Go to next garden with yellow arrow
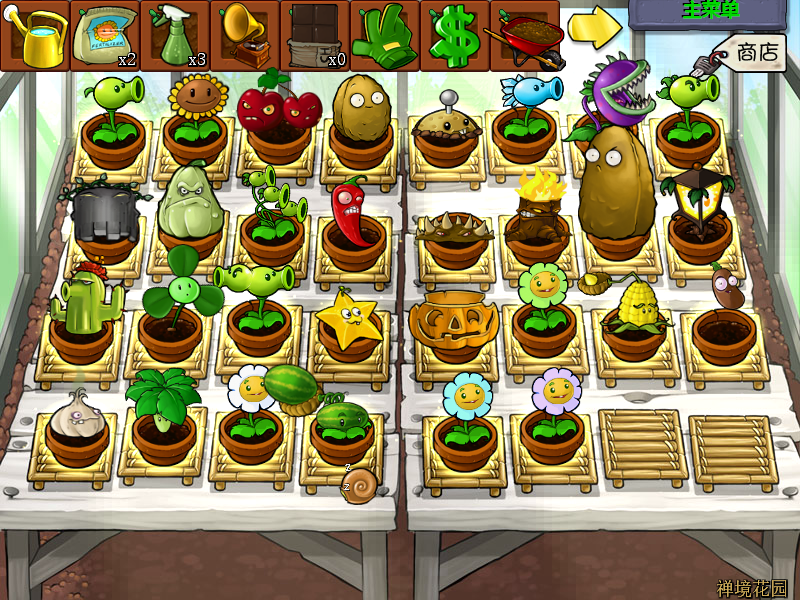 [x=594, y=30]
